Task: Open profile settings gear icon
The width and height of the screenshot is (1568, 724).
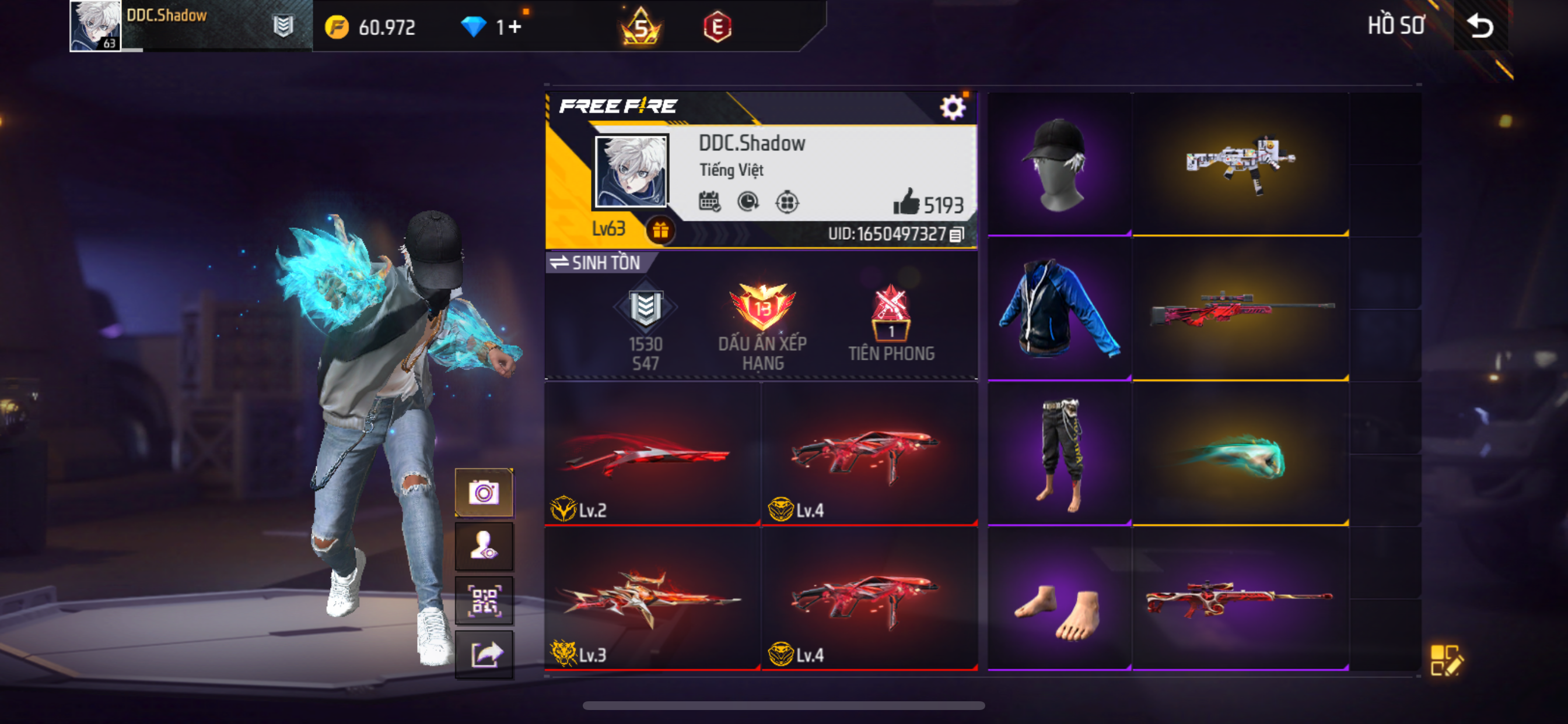Action: (952, 108)
